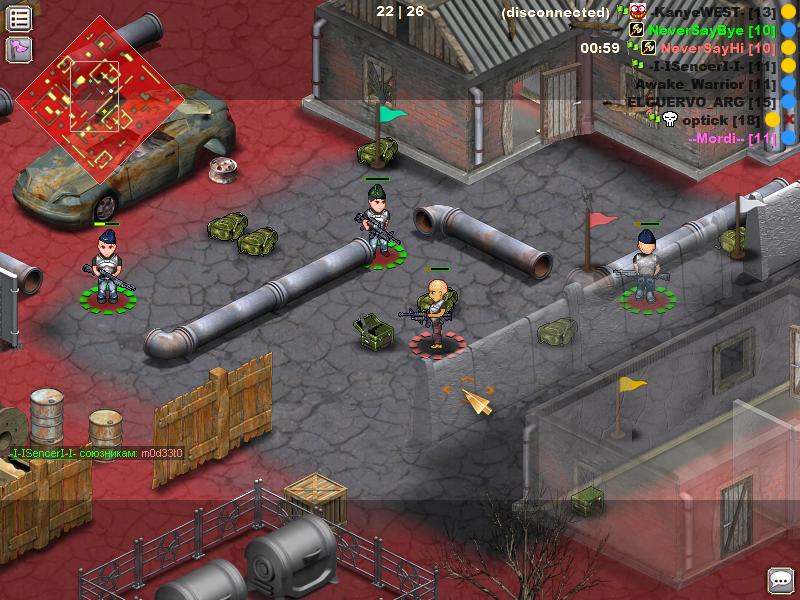
Task: Select the bald soldier unit with red marker
Action: click(436, 313)
